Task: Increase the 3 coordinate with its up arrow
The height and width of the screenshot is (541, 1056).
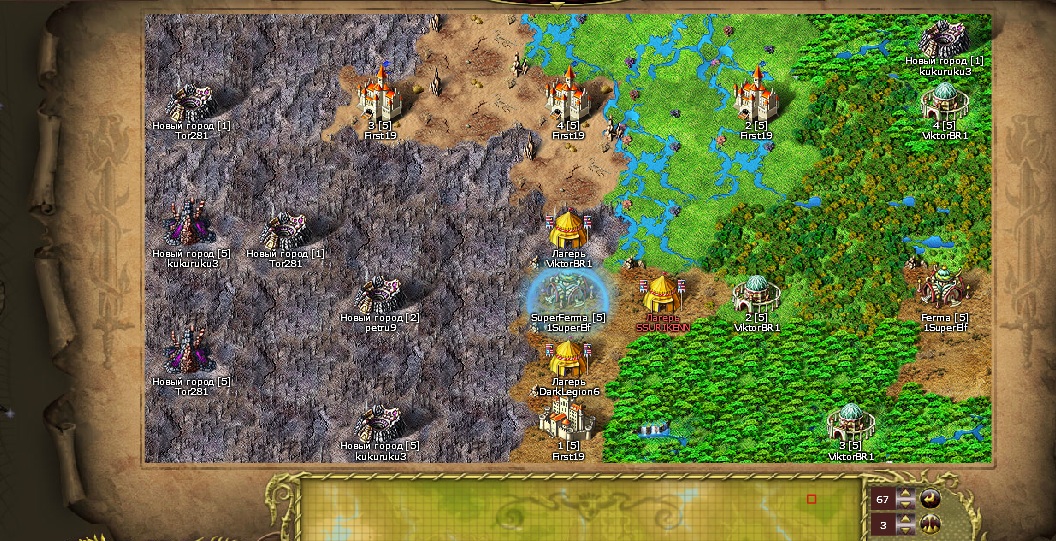Action: coord(906,519)
